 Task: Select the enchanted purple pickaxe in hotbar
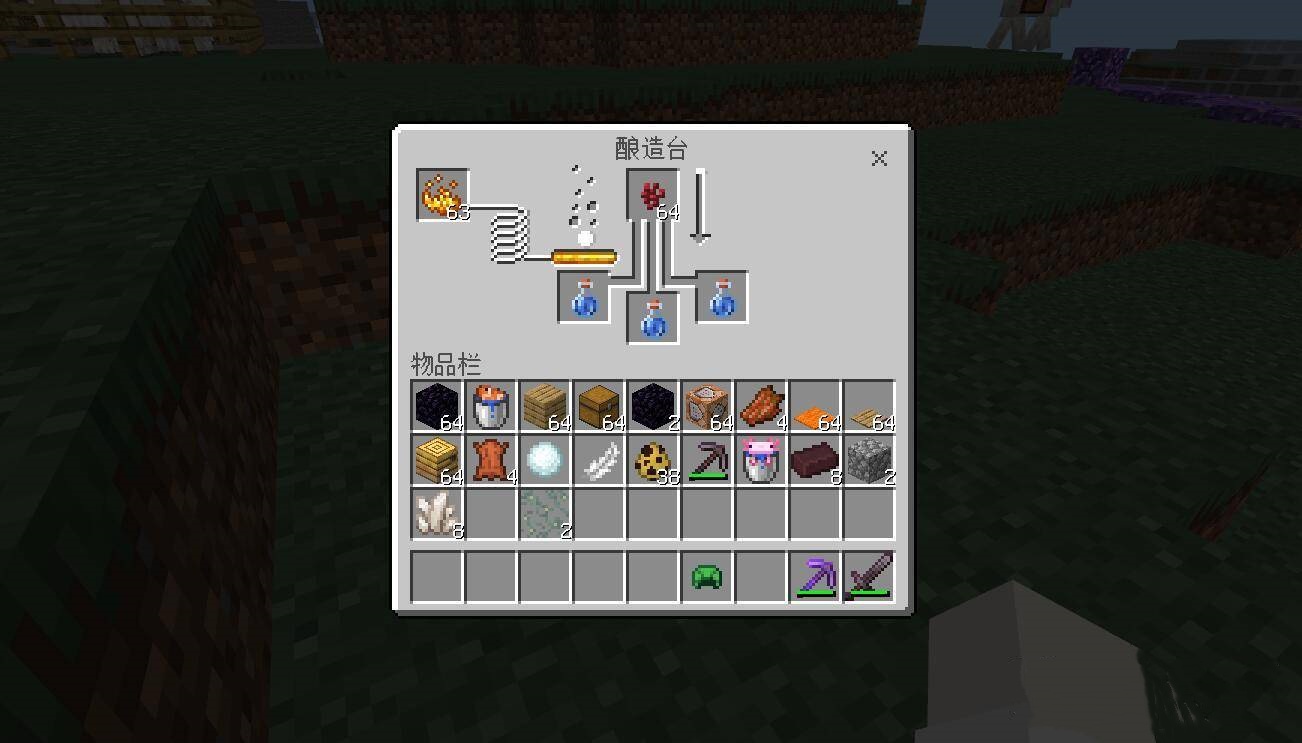click(815, 577)
